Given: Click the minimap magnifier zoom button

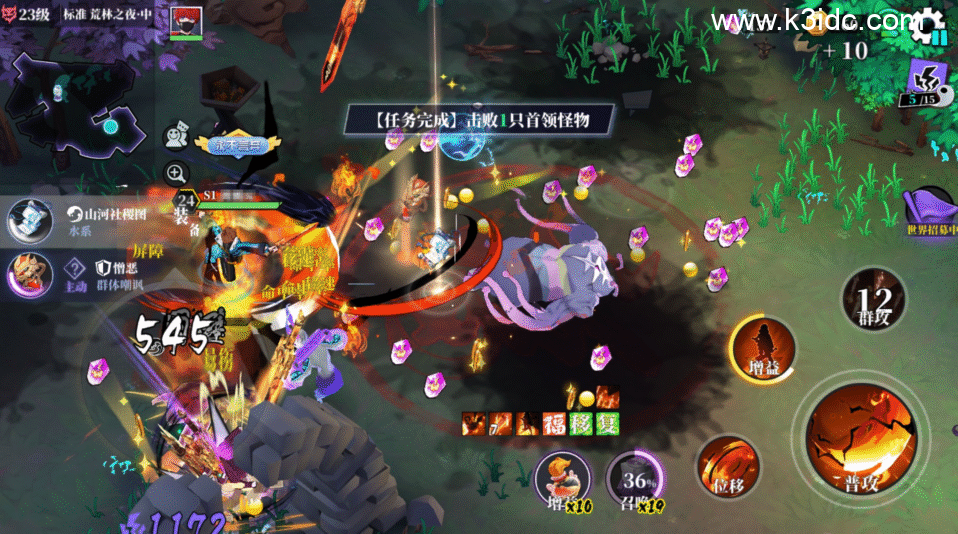Looking at the screenshot, I should pos(176,172).
